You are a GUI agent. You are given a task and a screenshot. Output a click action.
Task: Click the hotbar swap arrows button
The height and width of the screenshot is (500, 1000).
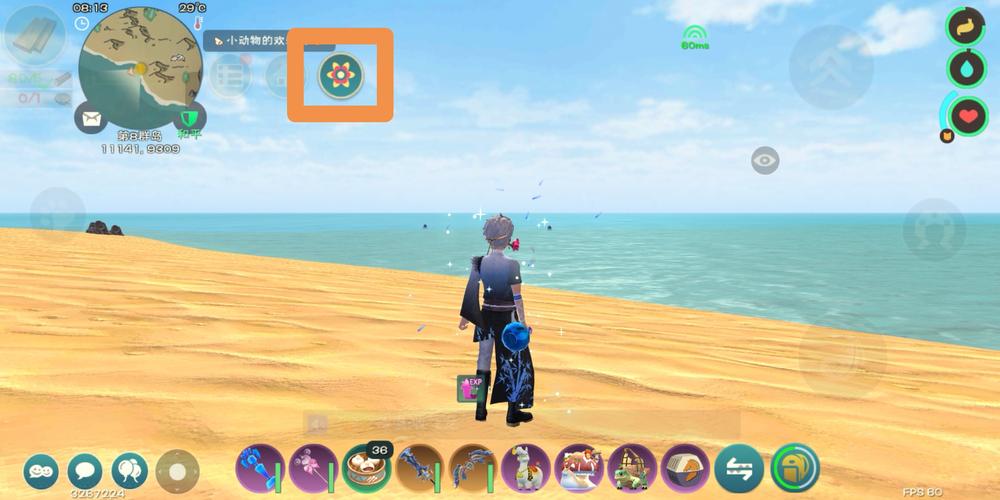click(739, 468)
